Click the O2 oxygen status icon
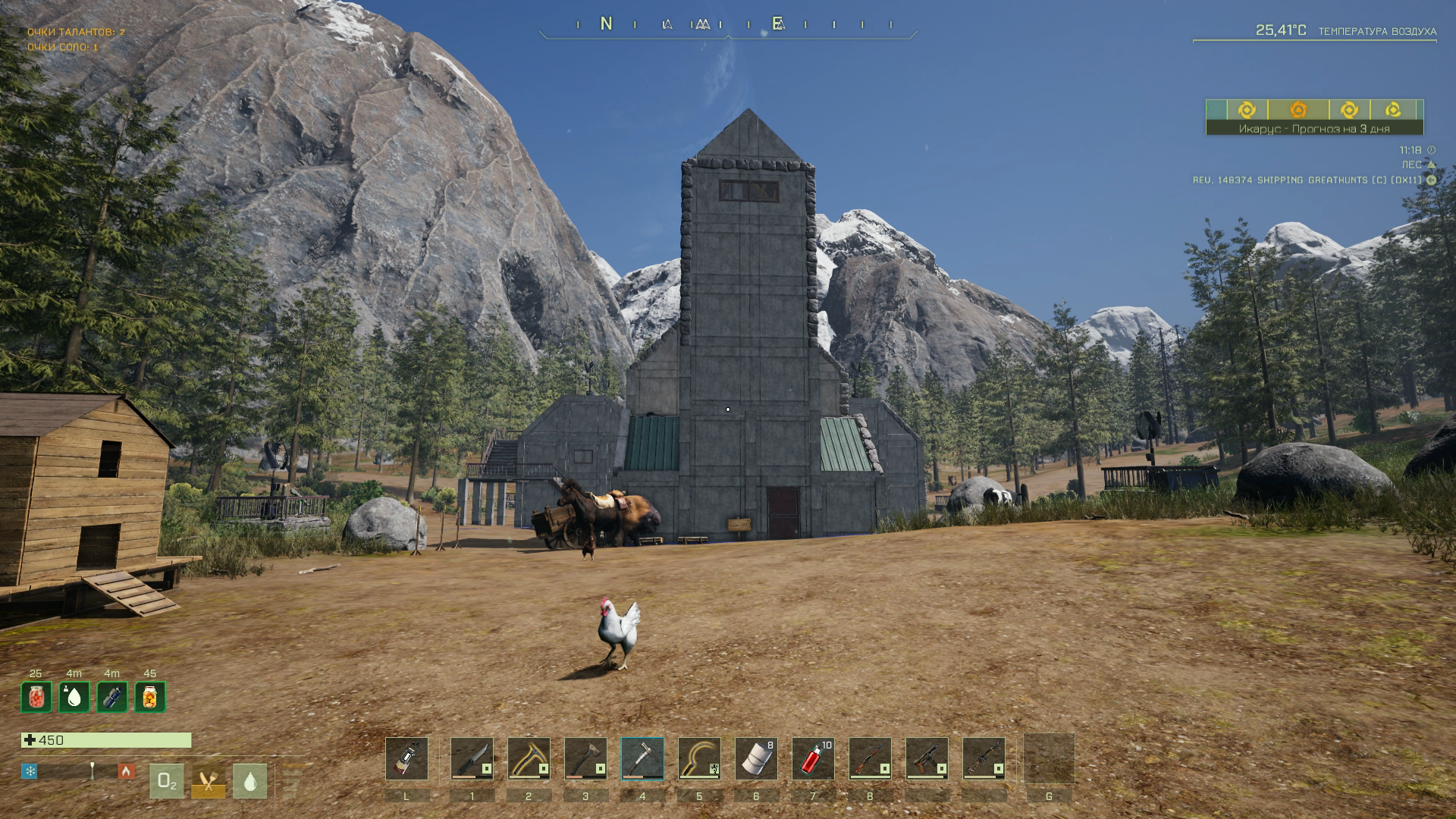The image size is (1456, 819). tap(166, 781)
